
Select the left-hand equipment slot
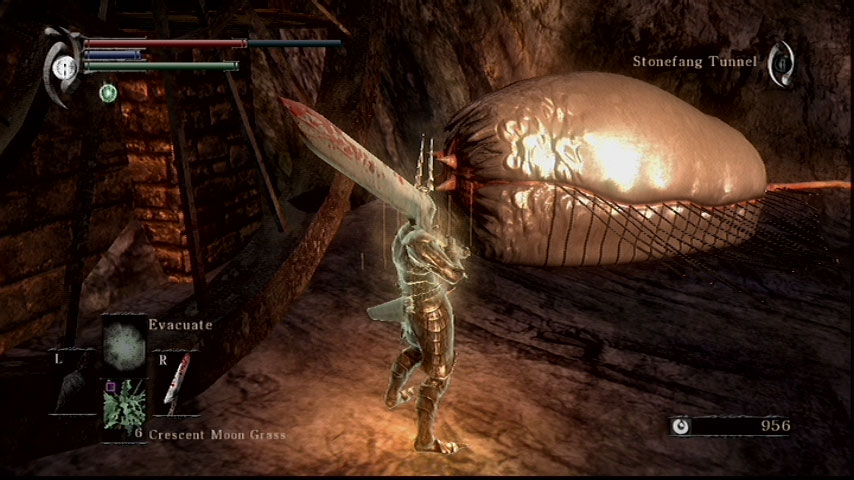point(74,384)
